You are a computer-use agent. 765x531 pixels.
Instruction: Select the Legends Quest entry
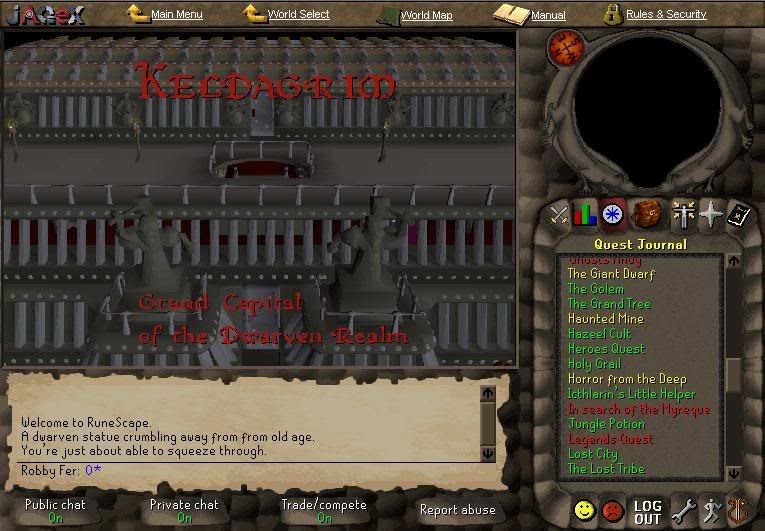click(610, 439)
